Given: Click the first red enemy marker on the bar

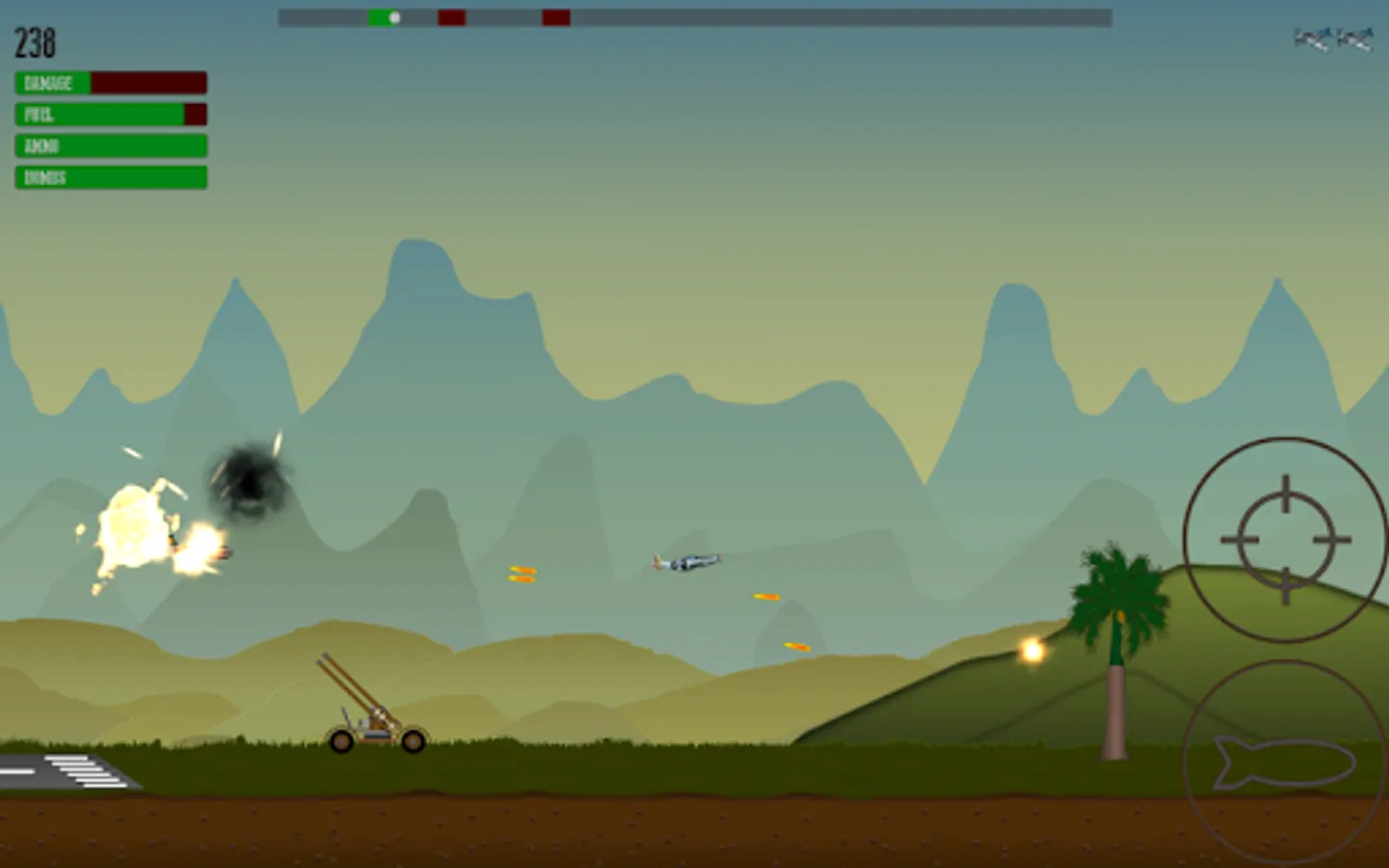Looking at the screenshot, I should click(449, 15).
